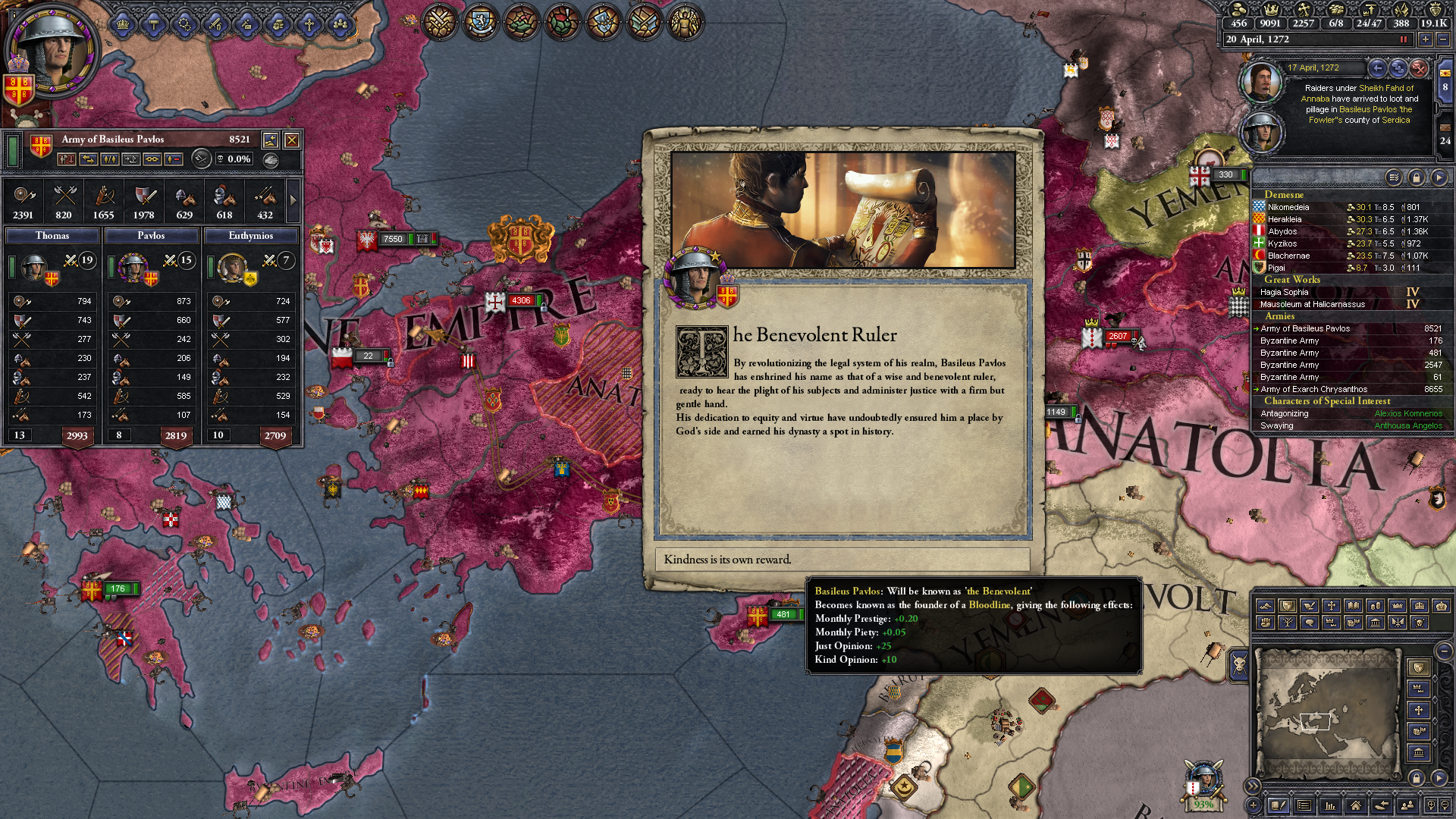The height and width of the screenshot is (819, 1456).
Task: Select Euthymios's flank commander portrait
Action: [232, 267]
